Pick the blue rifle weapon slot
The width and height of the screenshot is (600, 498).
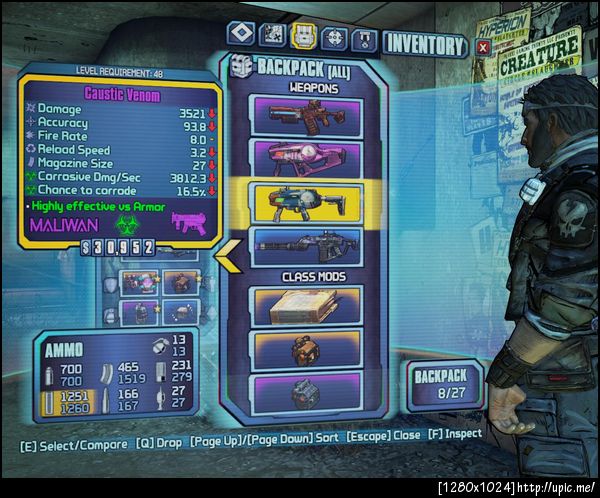pos(305,244)
